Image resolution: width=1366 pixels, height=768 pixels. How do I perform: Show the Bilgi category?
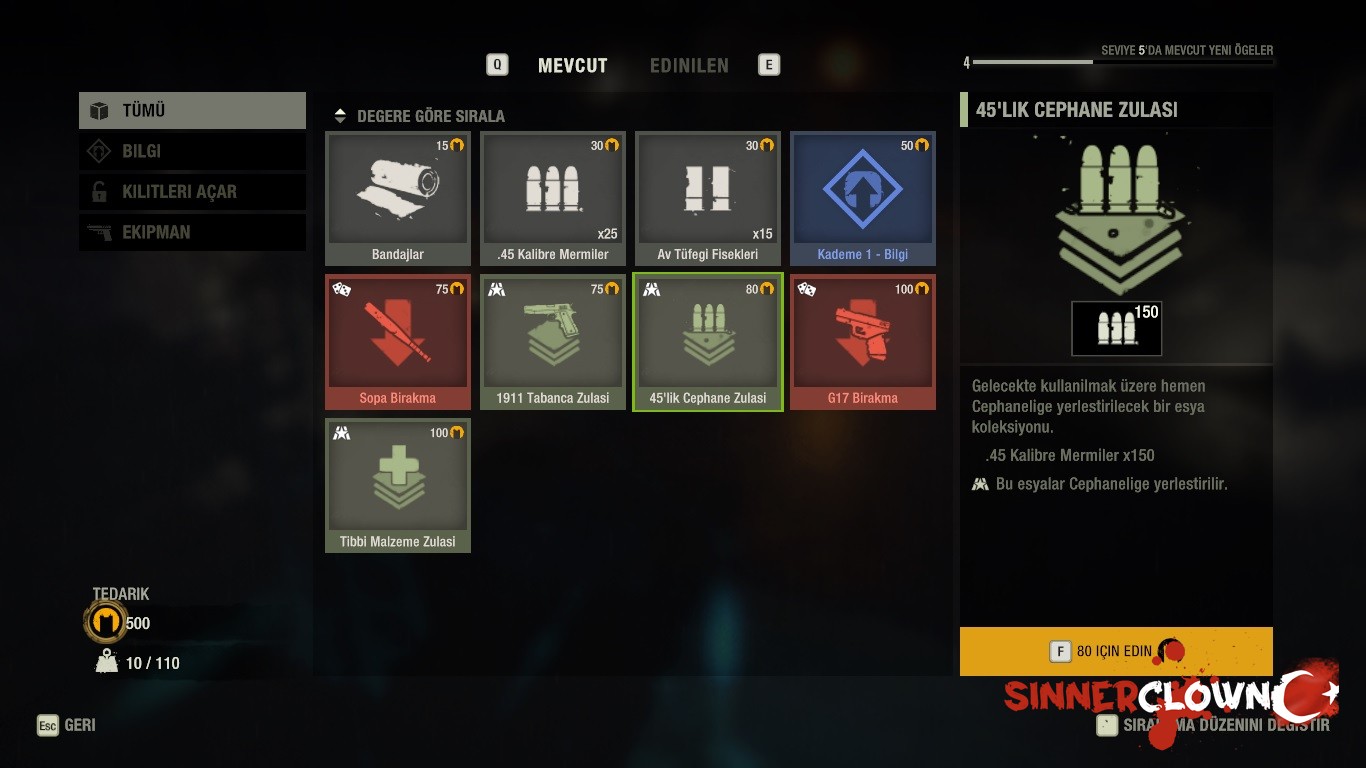click(x=192, y=151)
